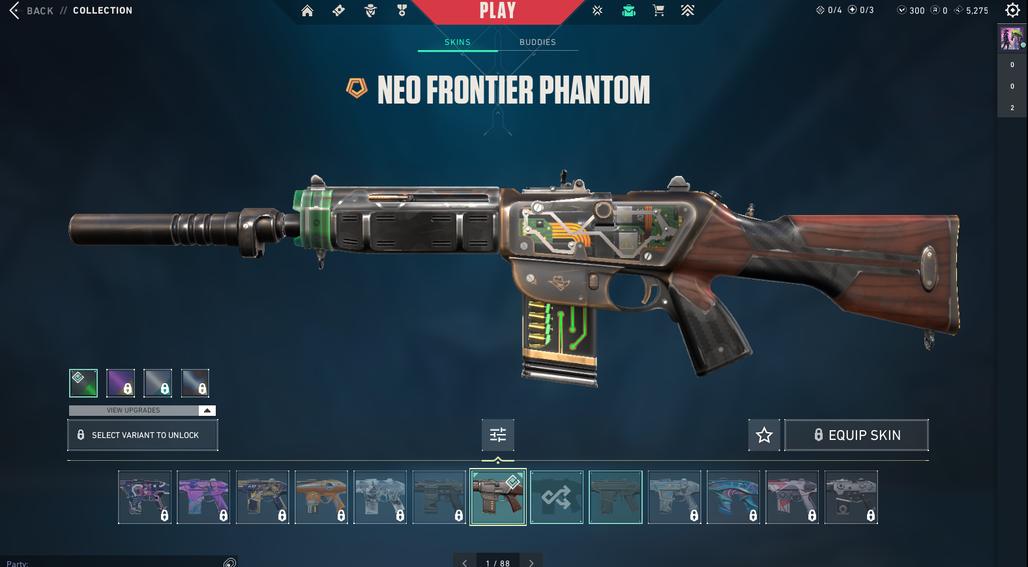Switch to the Buddies tab
1028x567 pixels.
click(x=537, y=42)
